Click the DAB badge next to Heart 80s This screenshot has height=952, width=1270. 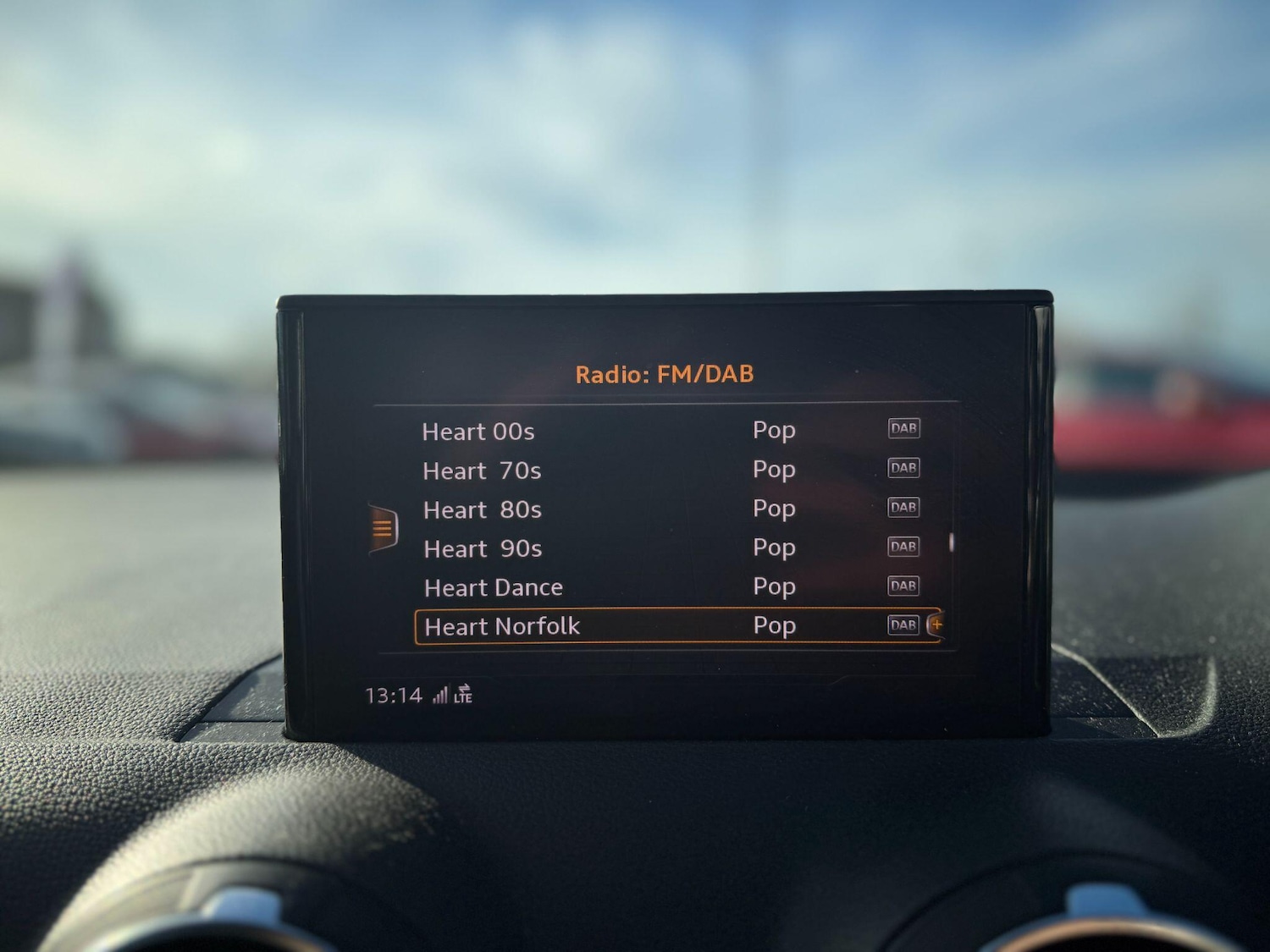903,507
